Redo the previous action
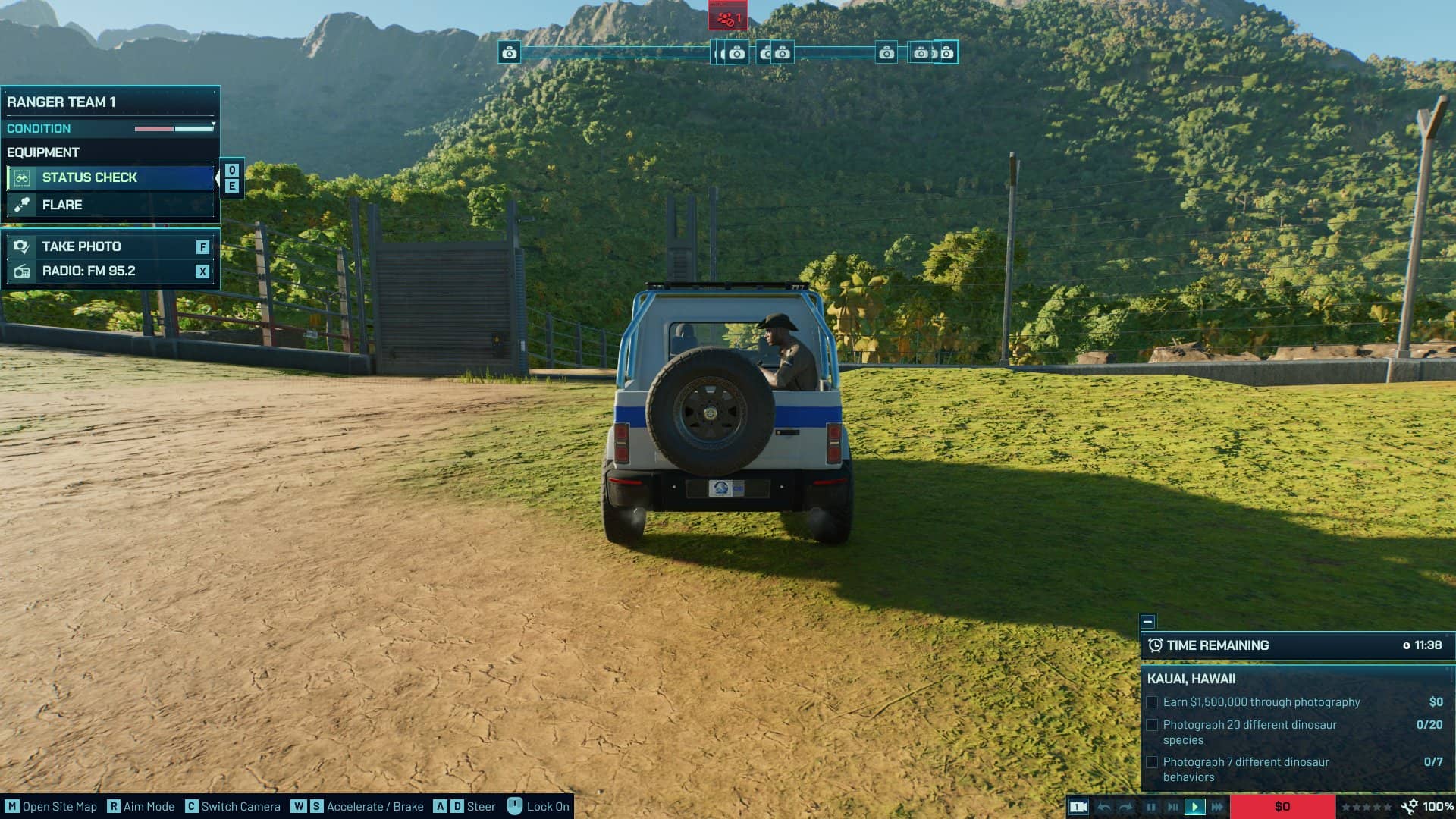Image resolution: width=1456 pixels, height=819 pixels. [x=1126, y=807]
